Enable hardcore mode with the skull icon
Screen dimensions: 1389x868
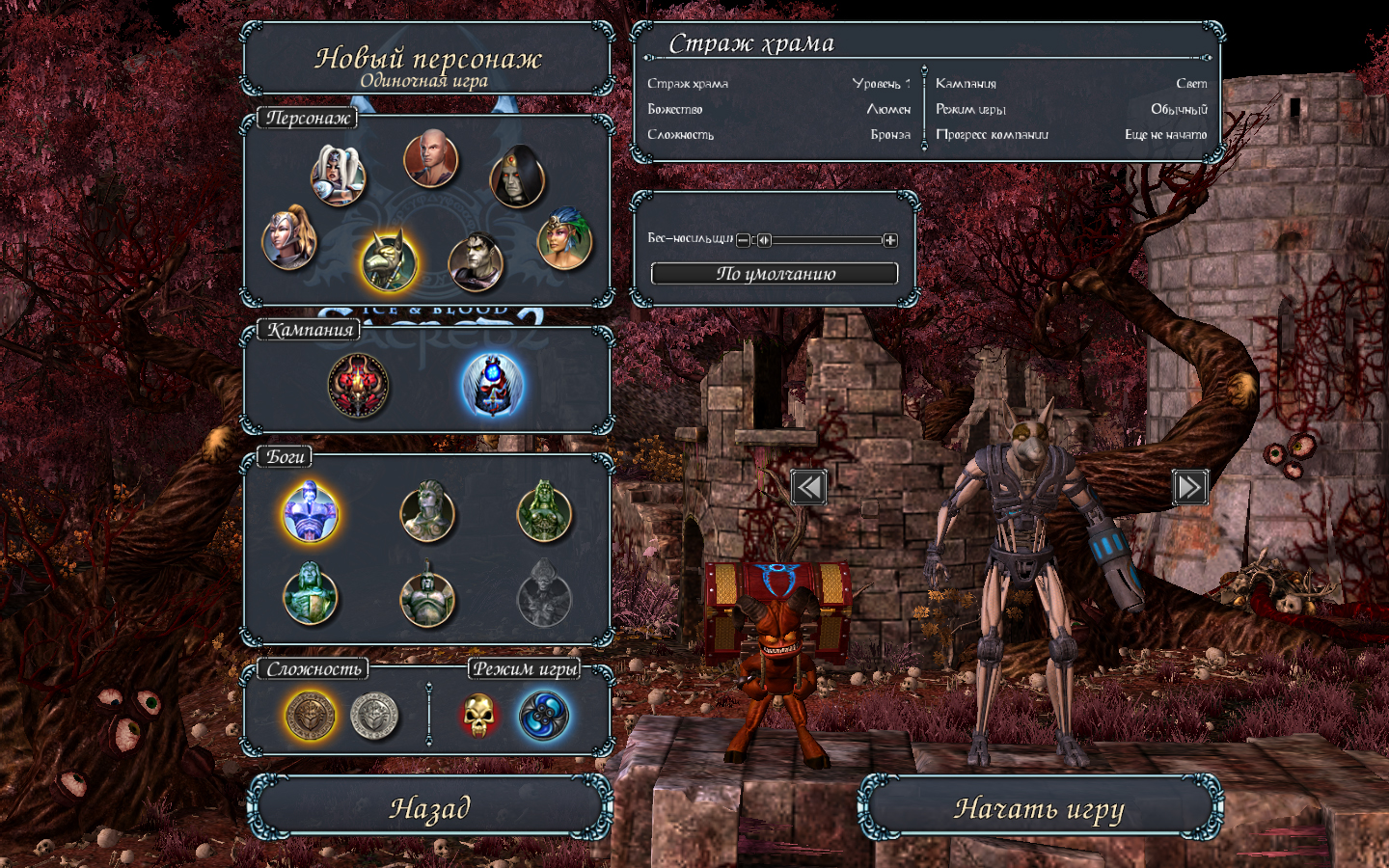[x=478, y=716]
